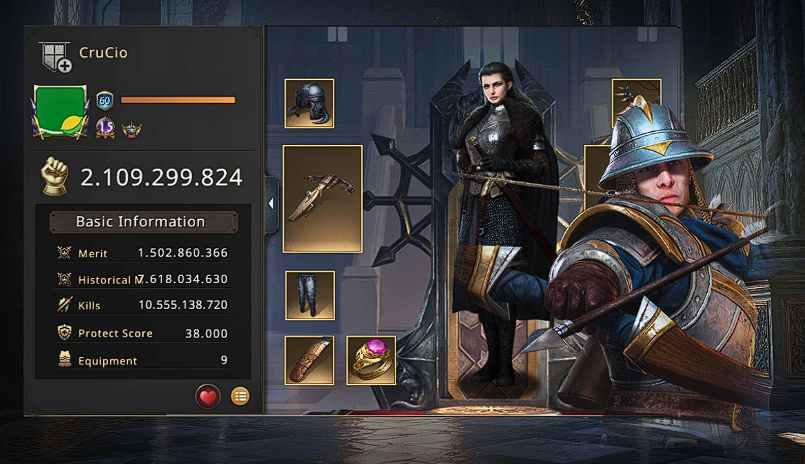The width and height of the screenshot is (805, 464).
Task: Select the helmet equipment slot
Action: pos(309,104)
